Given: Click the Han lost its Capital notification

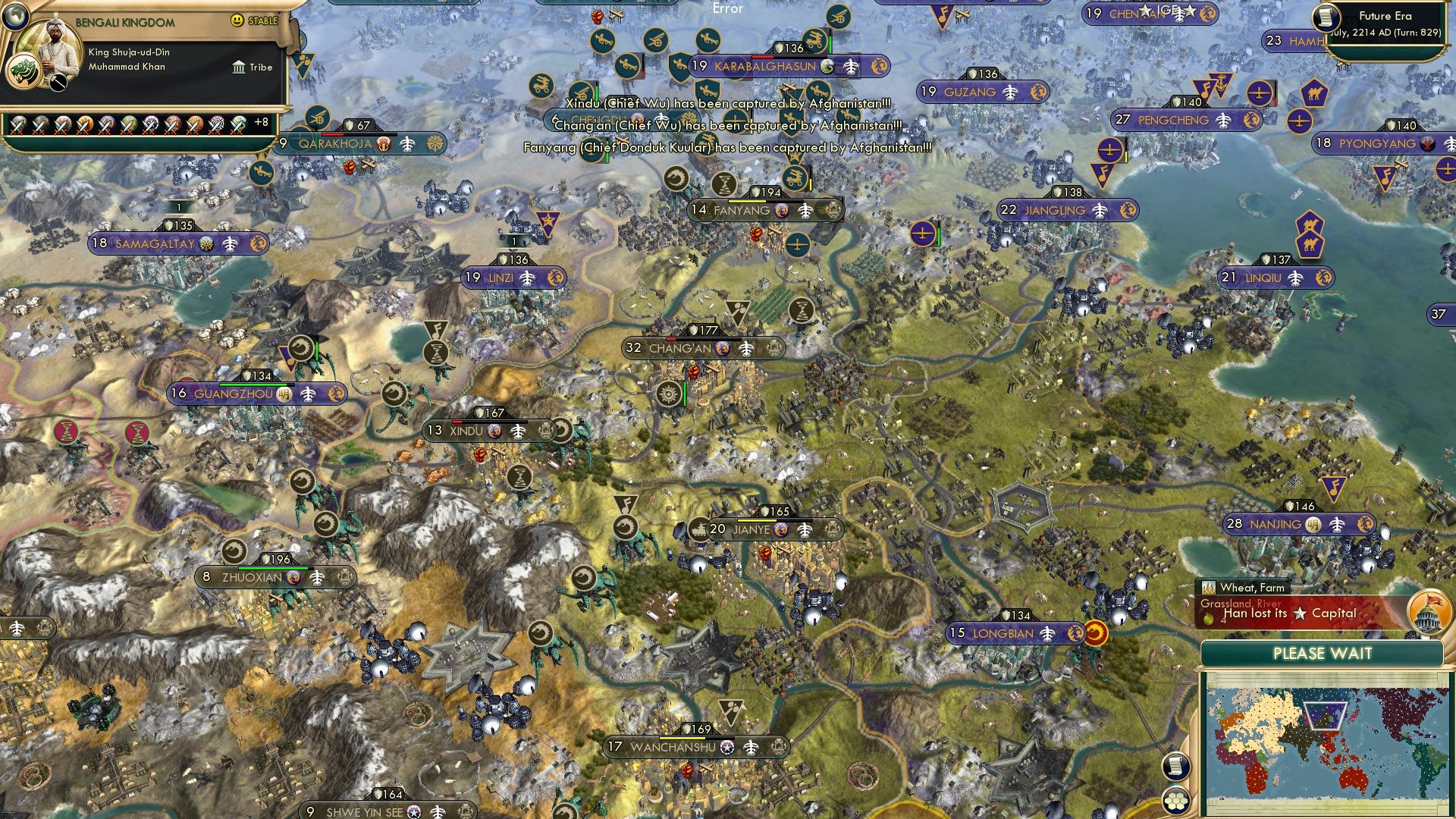Looking at the screenshot, I should 1289,613.
